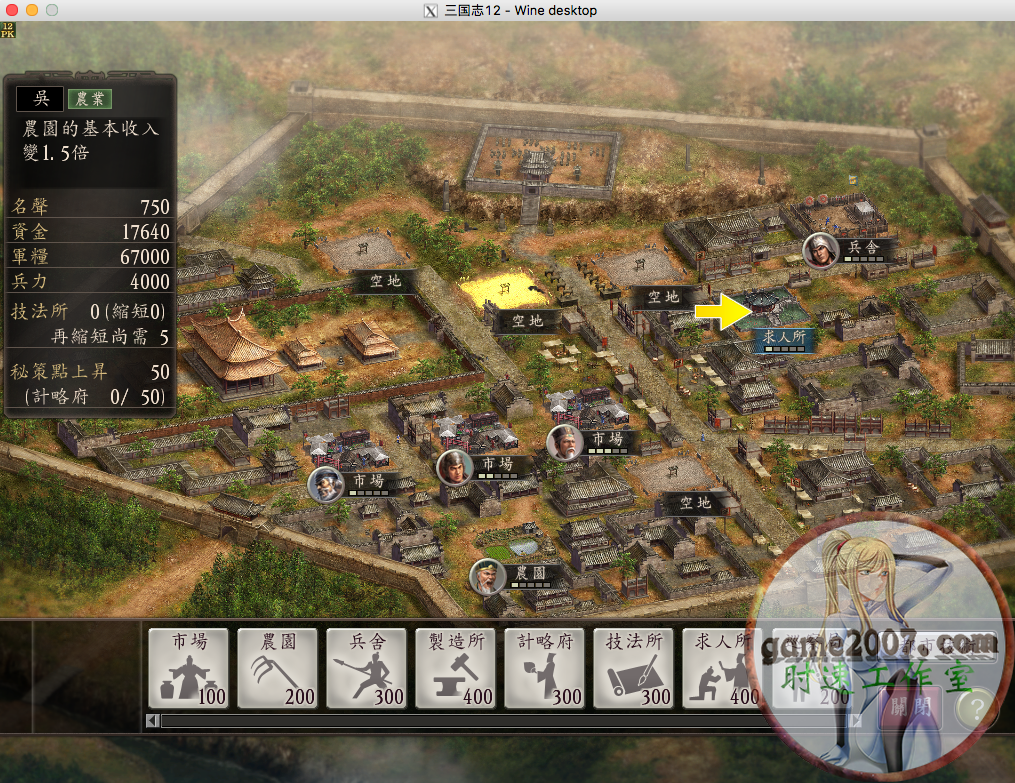Pick the 求人所 recruitment office card
The image size is (1015, 783).
(x=722, y=668)
